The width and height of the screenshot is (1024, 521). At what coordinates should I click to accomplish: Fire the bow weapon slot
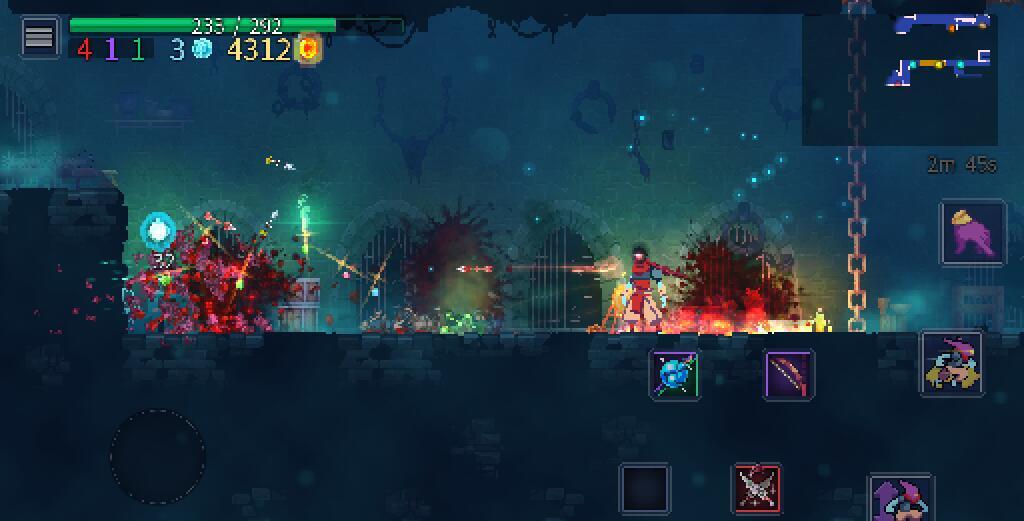789,375
